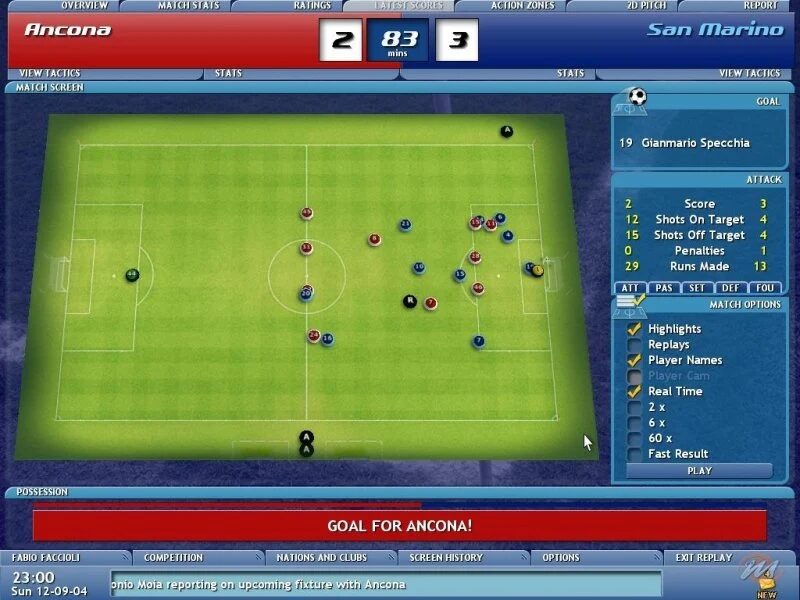This screenshot has height=600, width=800.
Task: Open the match Report tab
Action: (x=760, y=6)
